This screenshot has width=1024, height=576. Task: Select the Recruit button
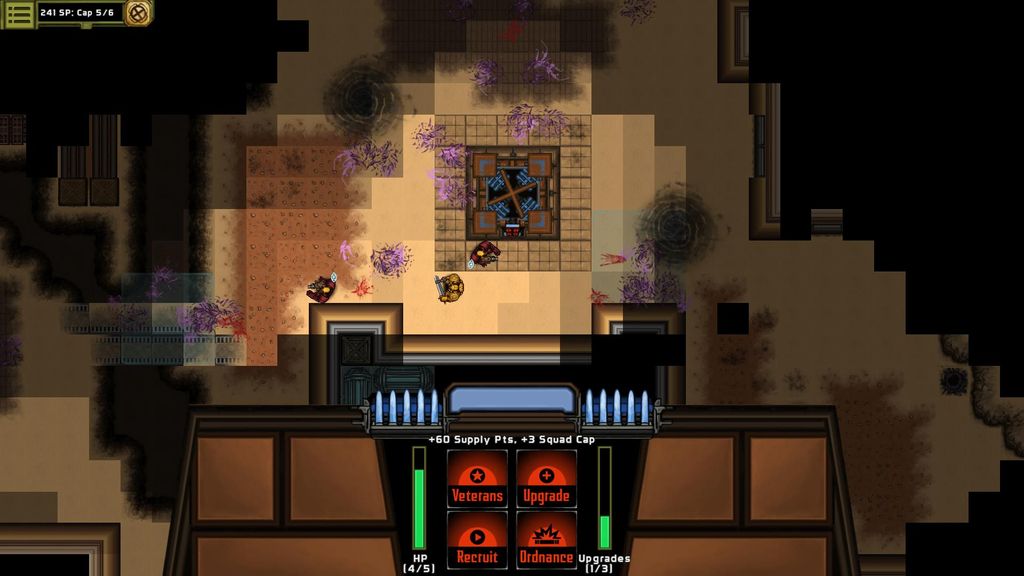pos(477,541)
